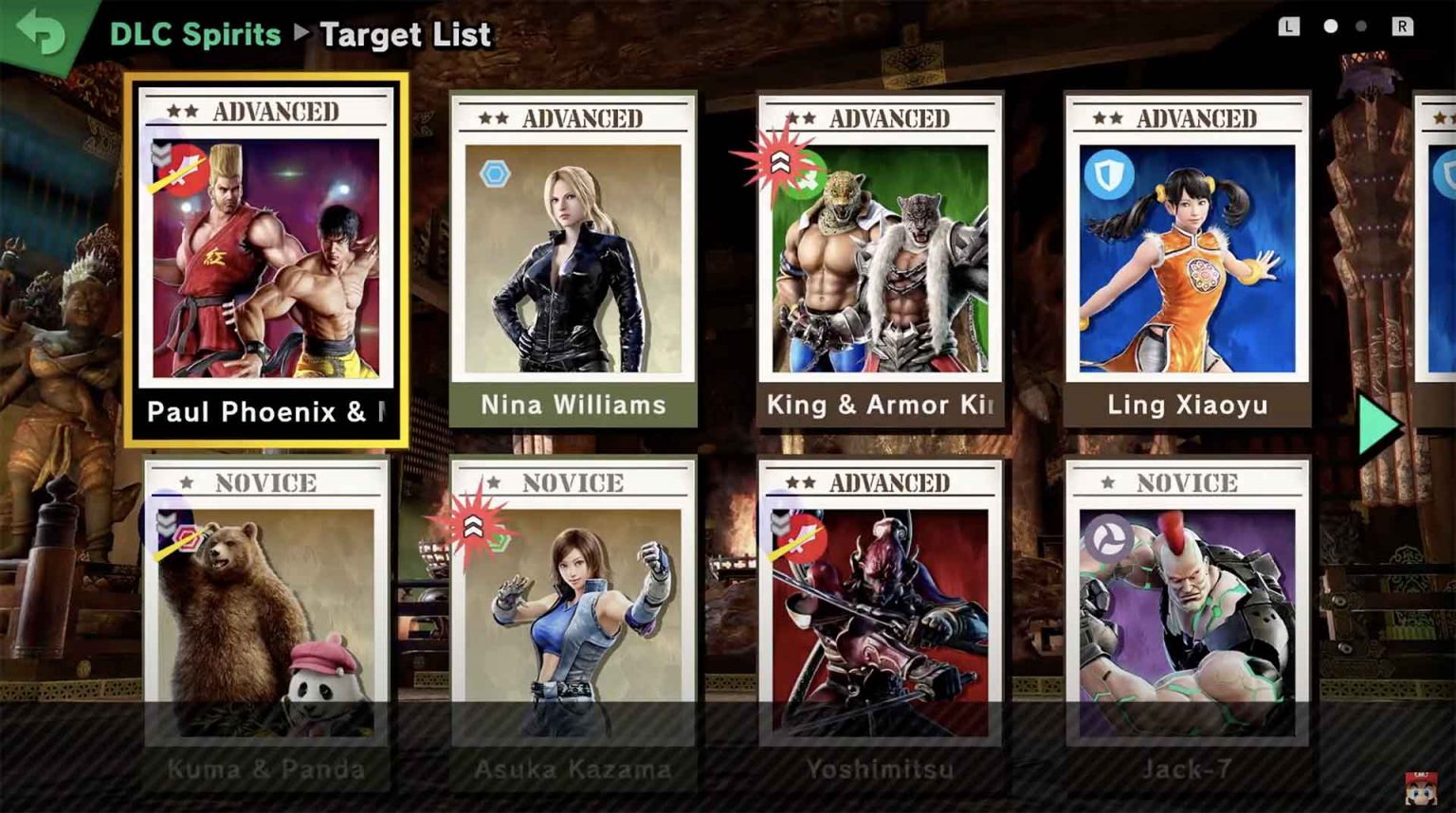Viewport: 1456px width, 813px height.
Task: Go back with the green return arrow
Action: click(x=41, y=32)
